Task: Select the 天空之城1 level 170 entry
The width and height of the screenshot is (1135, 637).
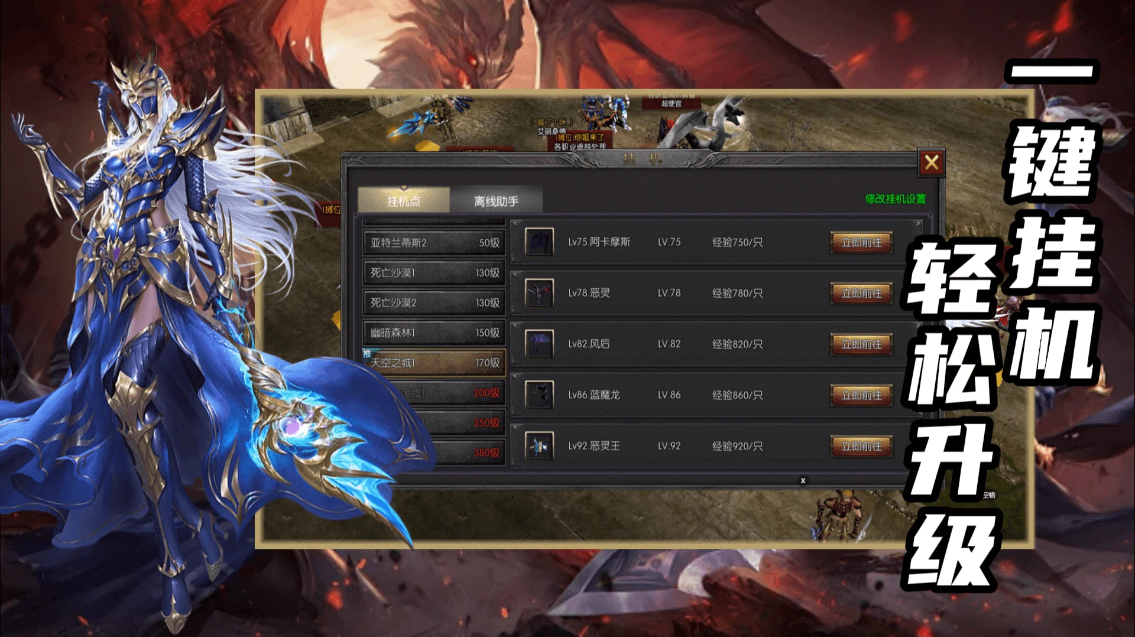Action: (432, 362)
